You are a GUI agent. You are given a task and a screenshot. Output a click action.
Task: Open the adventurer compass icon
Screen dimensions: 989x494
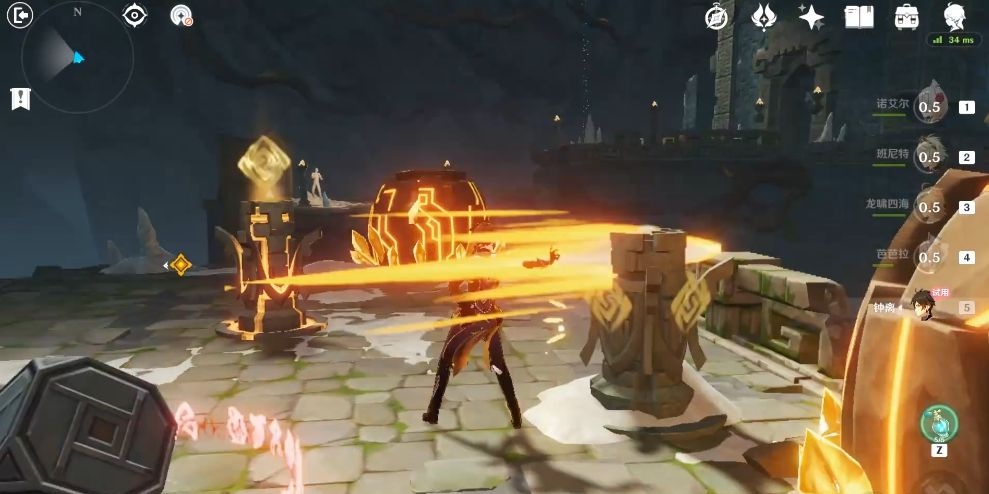[716, 16]
